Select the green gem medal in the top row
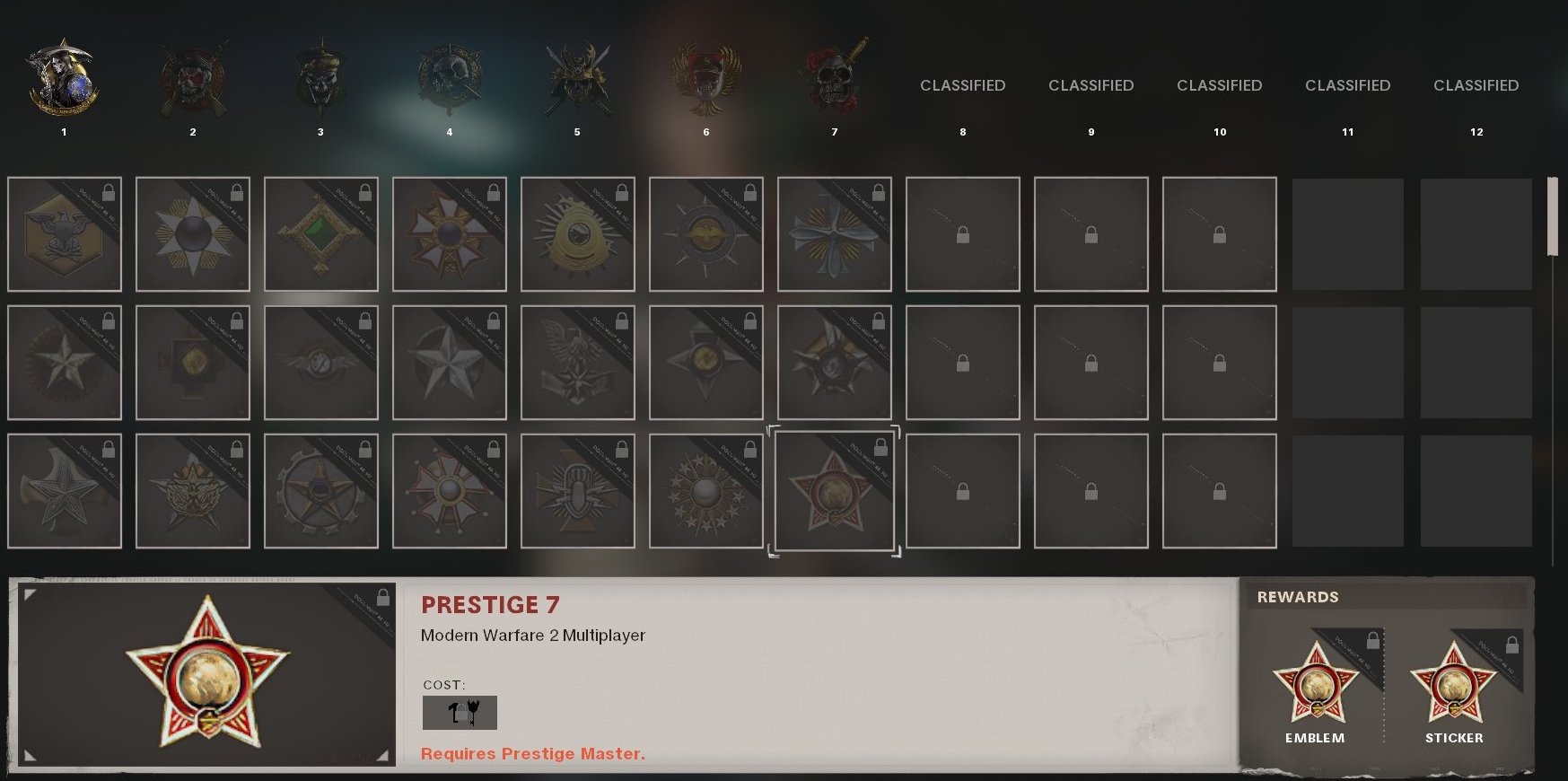 (320, 233)
